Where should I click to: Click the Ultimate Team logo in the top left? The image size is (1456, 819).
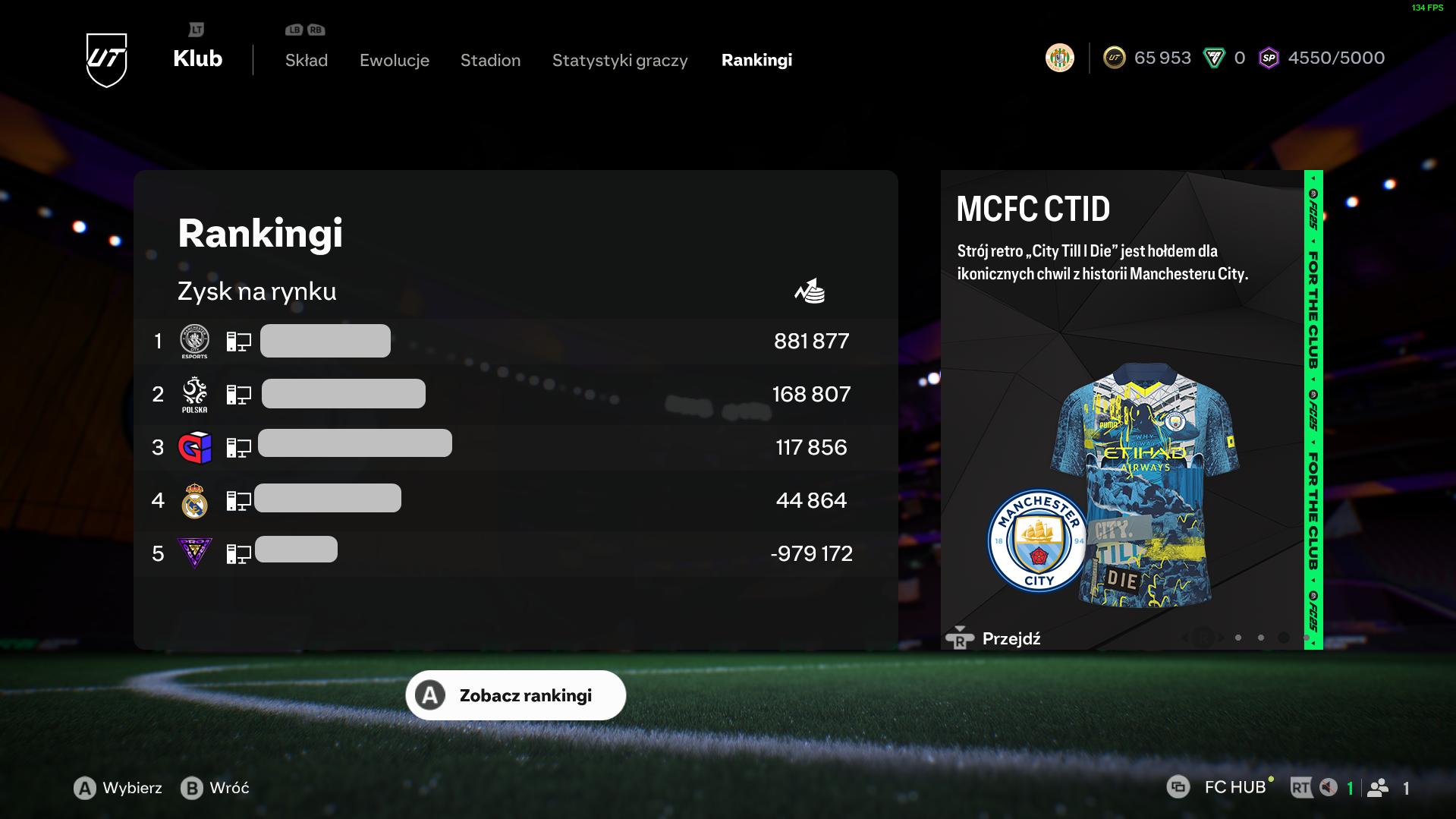(107, 59)
